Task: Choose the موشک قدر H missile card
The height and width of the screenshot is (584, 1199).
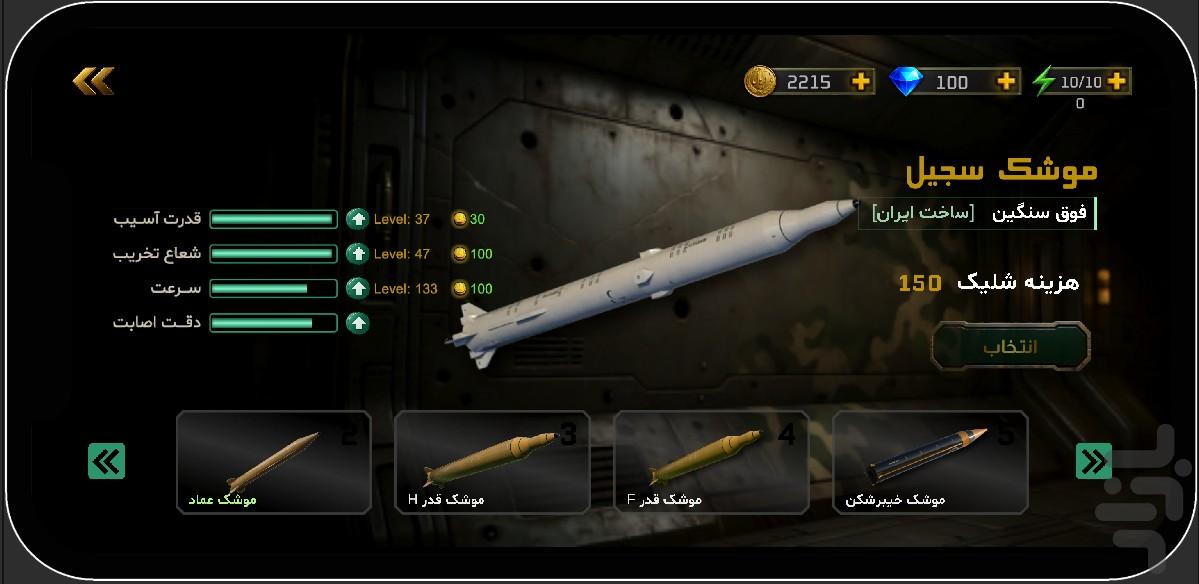Action: (492, 462)
